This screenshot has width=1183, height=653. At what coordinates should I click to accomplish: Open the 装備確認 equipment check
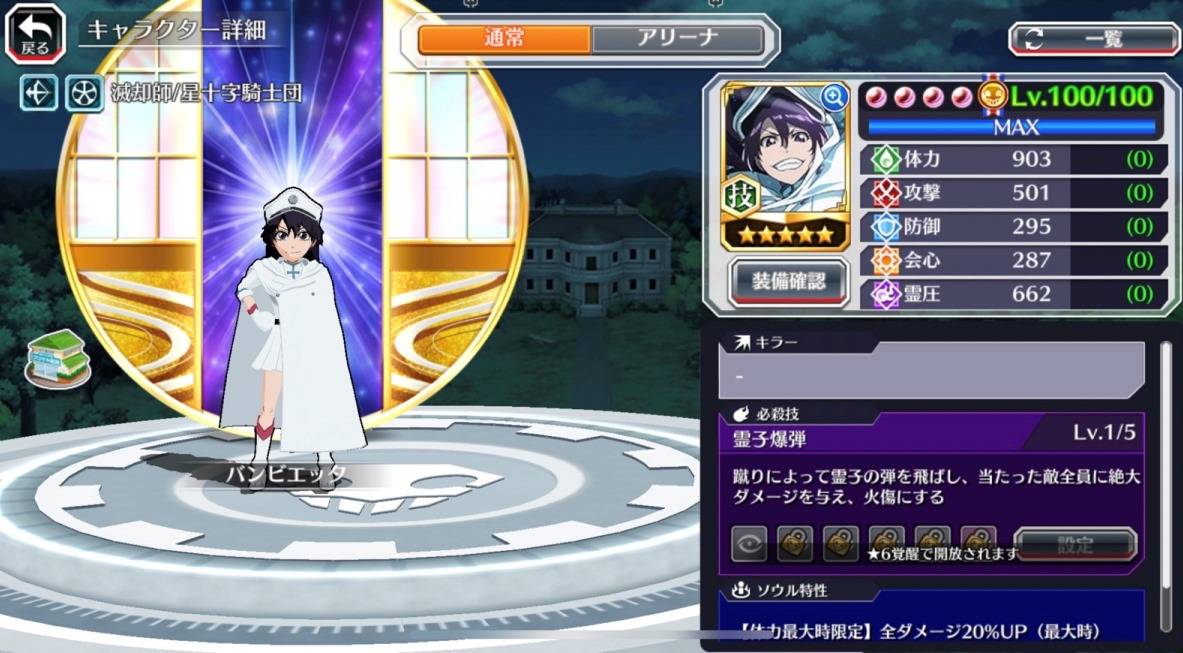tap(788, 283)
